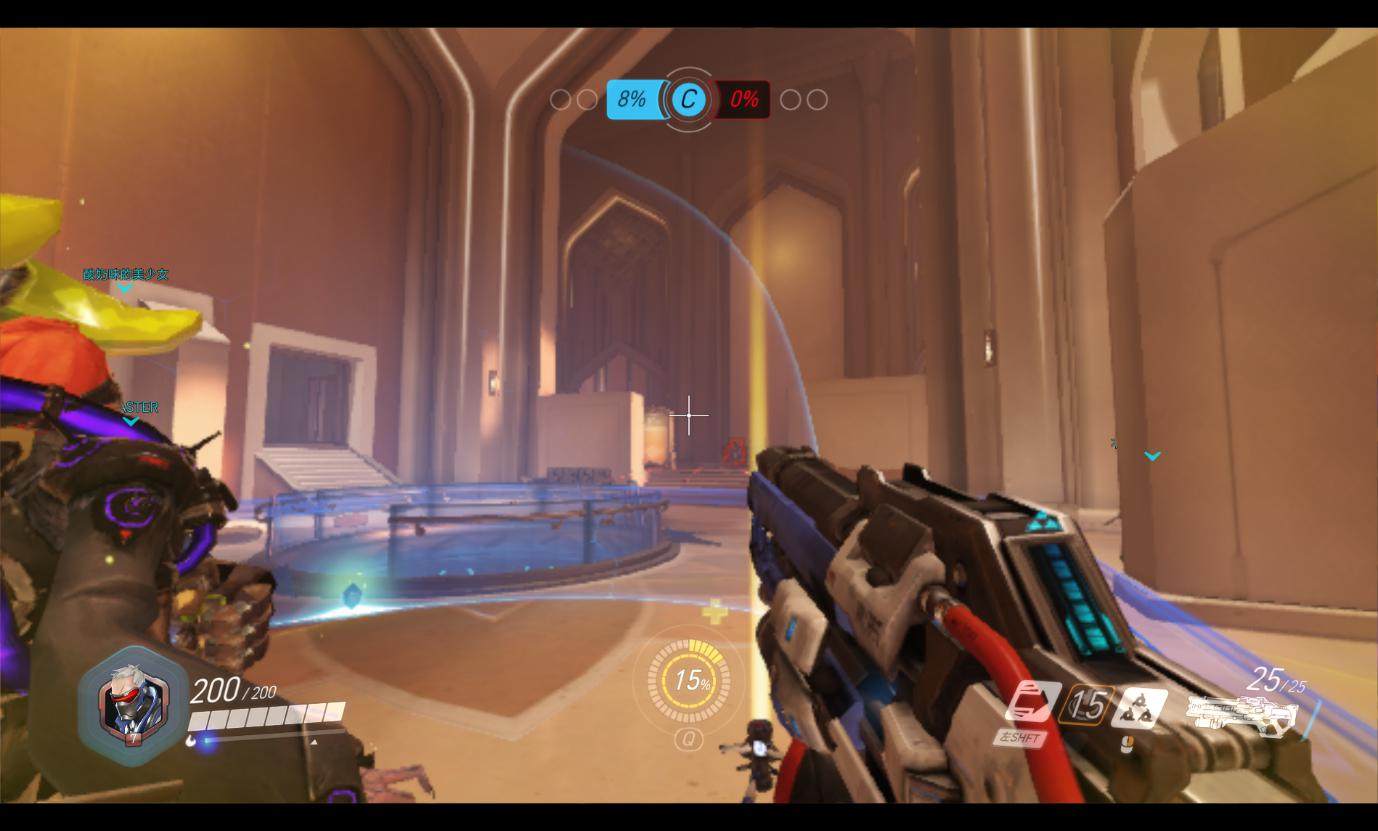Click the pulse rifle weapon icon
This screenshot has width=1378, height=831.
1243,714
